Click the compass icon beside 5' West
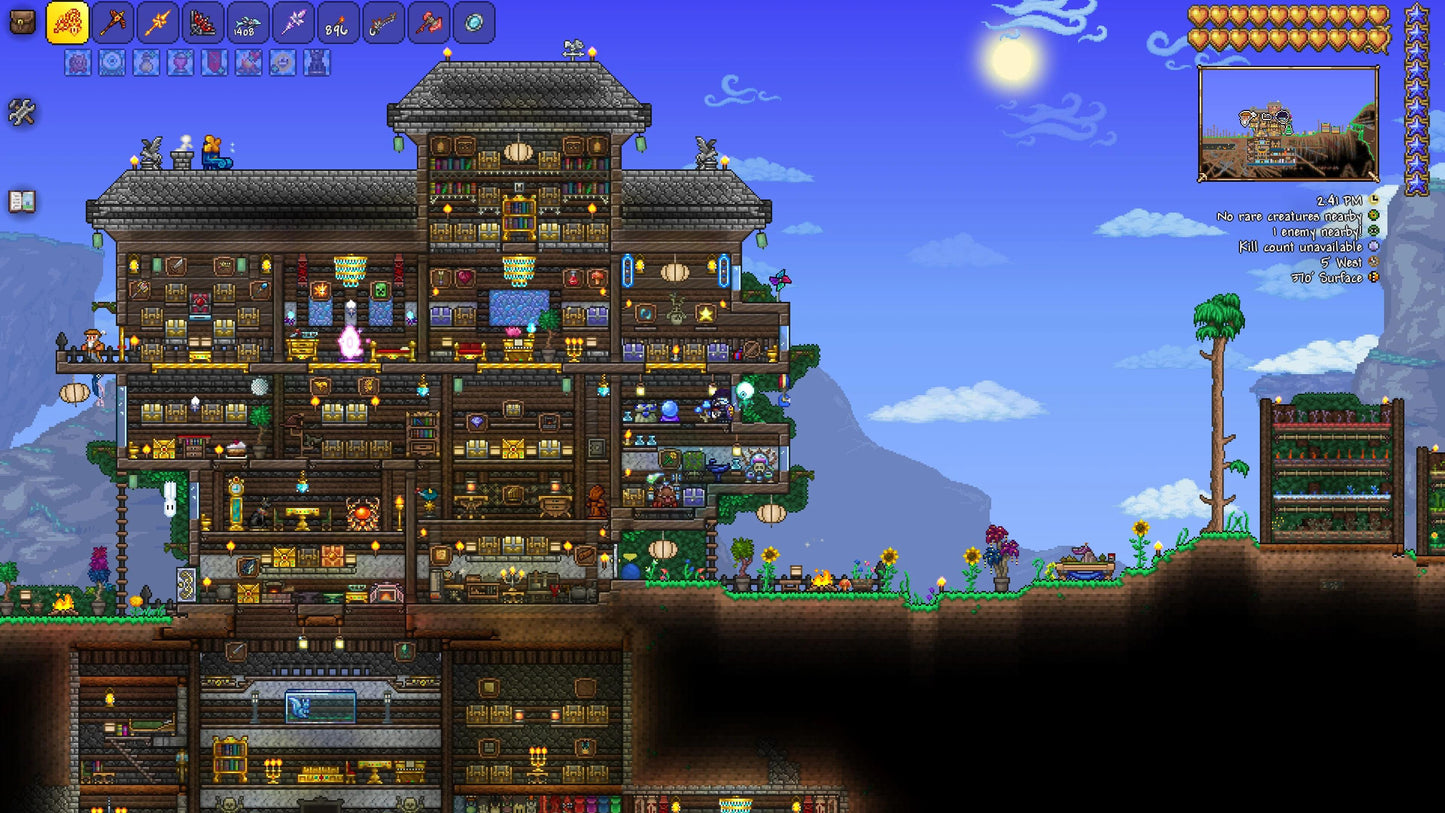Image resolution: width=1445 pixels, height=813 pixels. pos(1374,262)
